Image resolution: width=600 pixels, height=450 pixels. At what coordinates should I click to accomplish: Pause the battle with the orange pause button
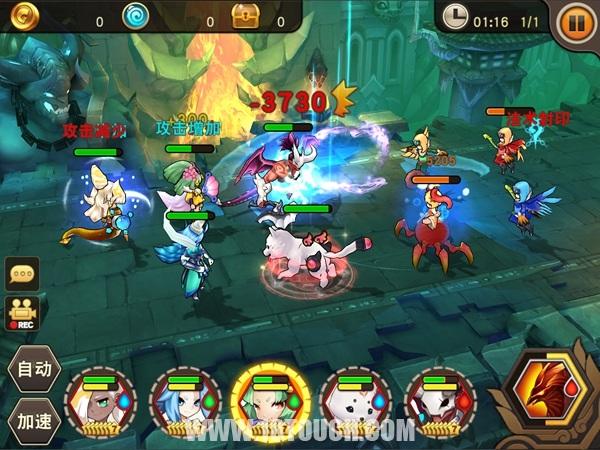click(576, 21)
